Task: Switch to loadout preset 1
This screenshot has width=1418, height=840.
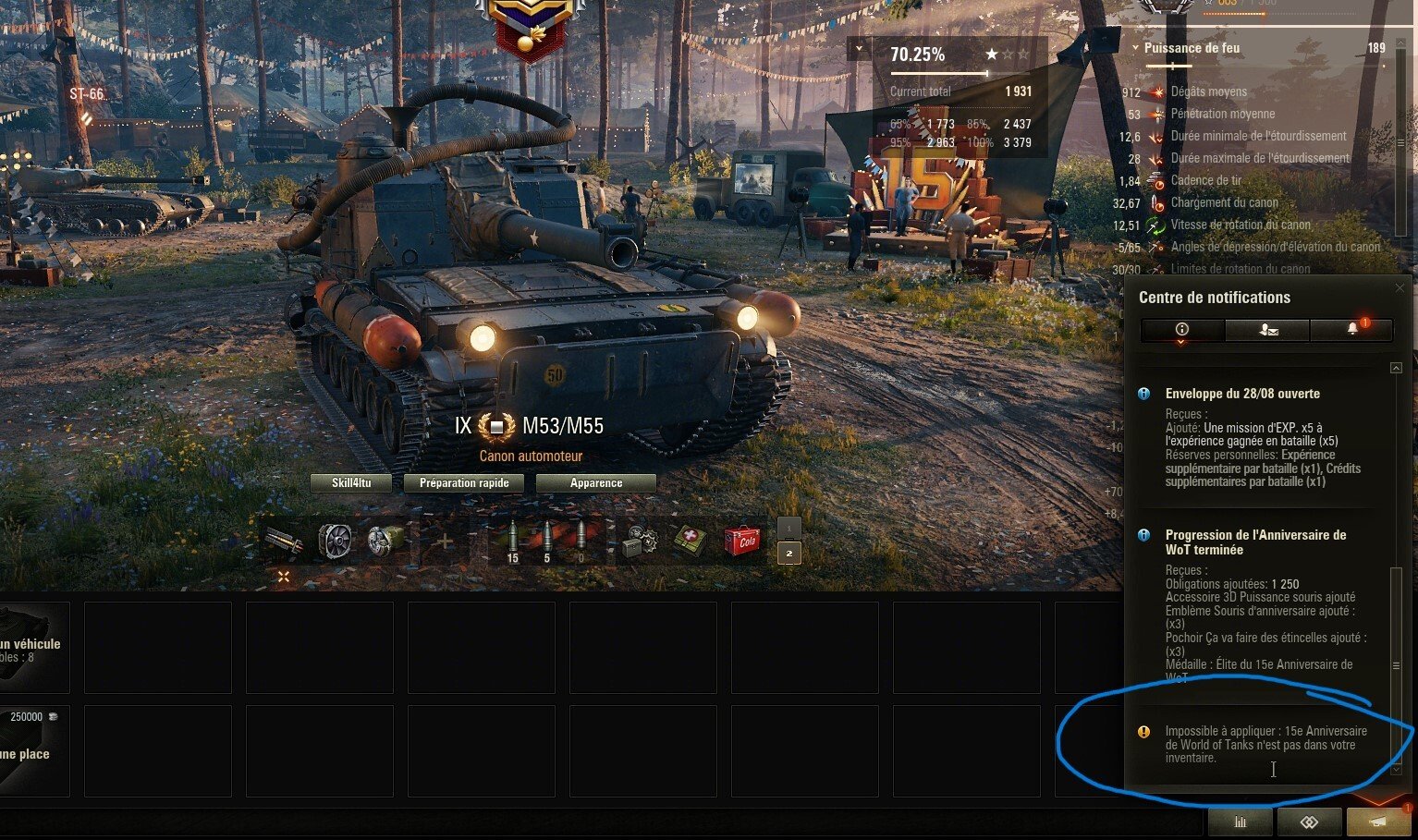Action: pos(788,528)
